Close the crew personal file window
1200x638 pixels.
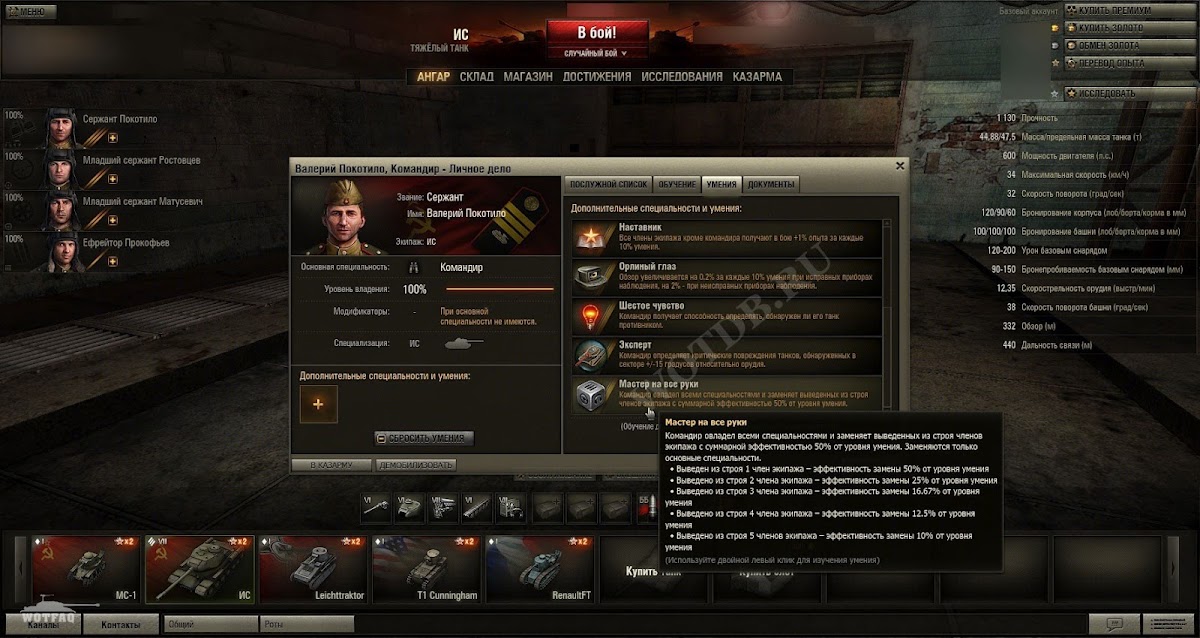(x=899, y=166)
